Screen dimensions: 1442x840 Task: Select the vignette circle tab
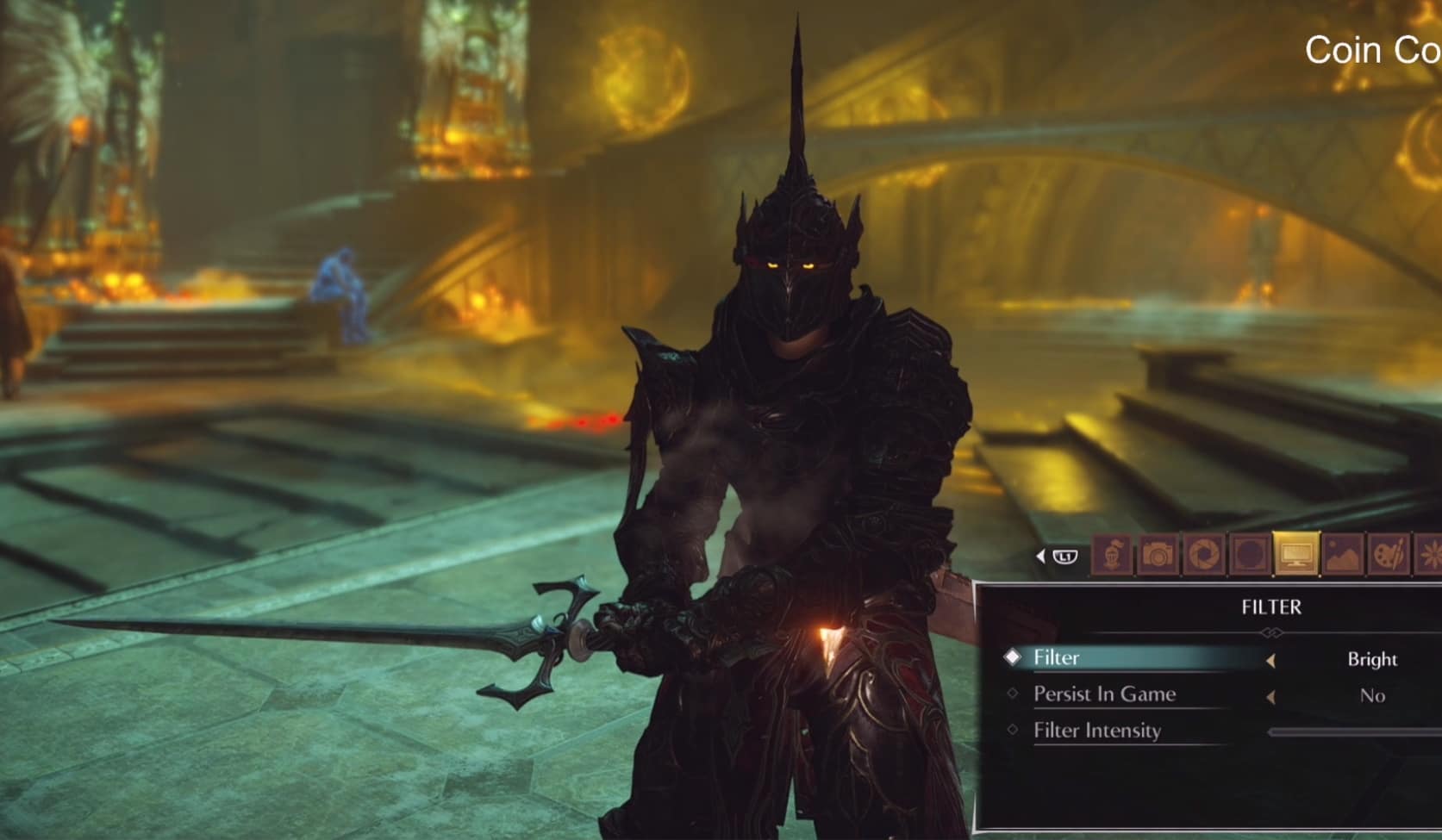click(x=1249, y=555)
